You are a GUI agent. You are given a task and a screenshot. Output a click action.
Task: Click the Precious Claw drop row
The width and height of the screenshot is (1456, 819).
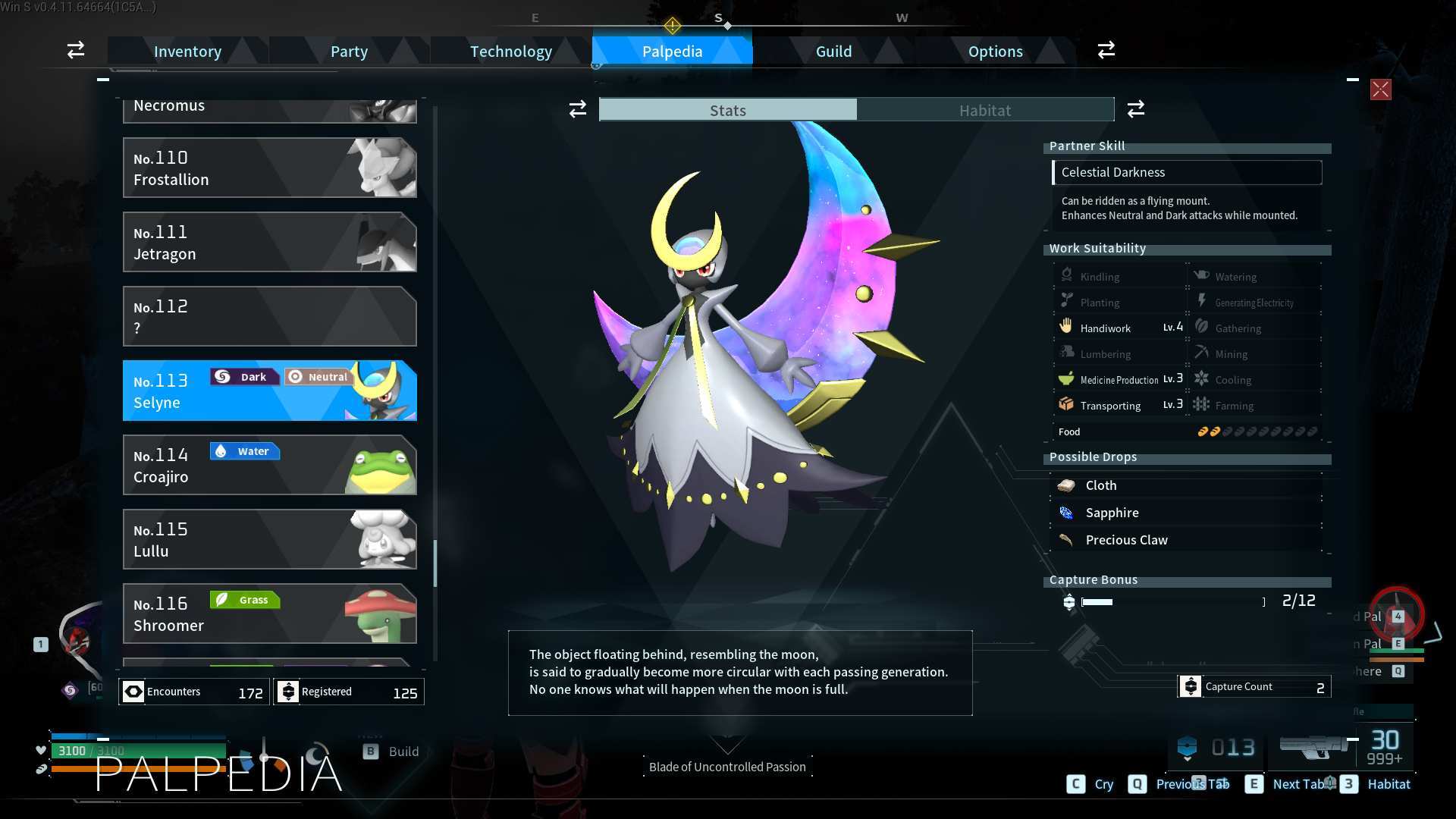pos(1187,540)
